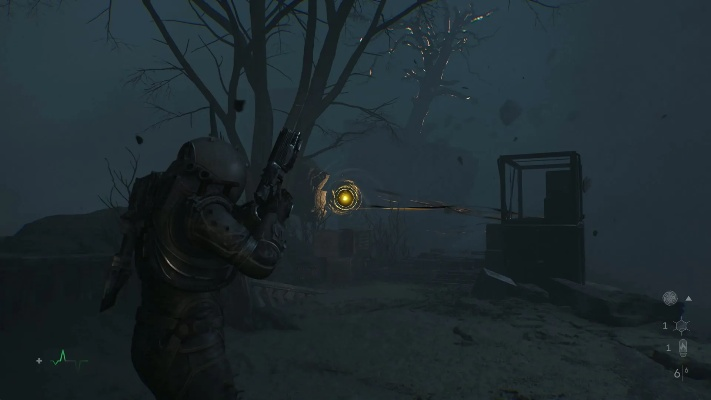Select the capsule-shaped injector item icon
The height and width of the screenshot is (400, 711).
click(x=682, y=349)
